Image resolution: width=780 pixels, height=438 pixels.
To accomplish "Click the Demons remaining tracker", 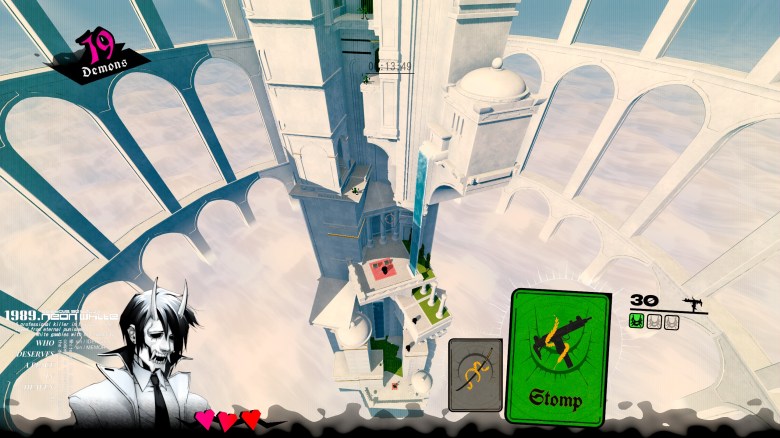I will (x=100, y=55).
